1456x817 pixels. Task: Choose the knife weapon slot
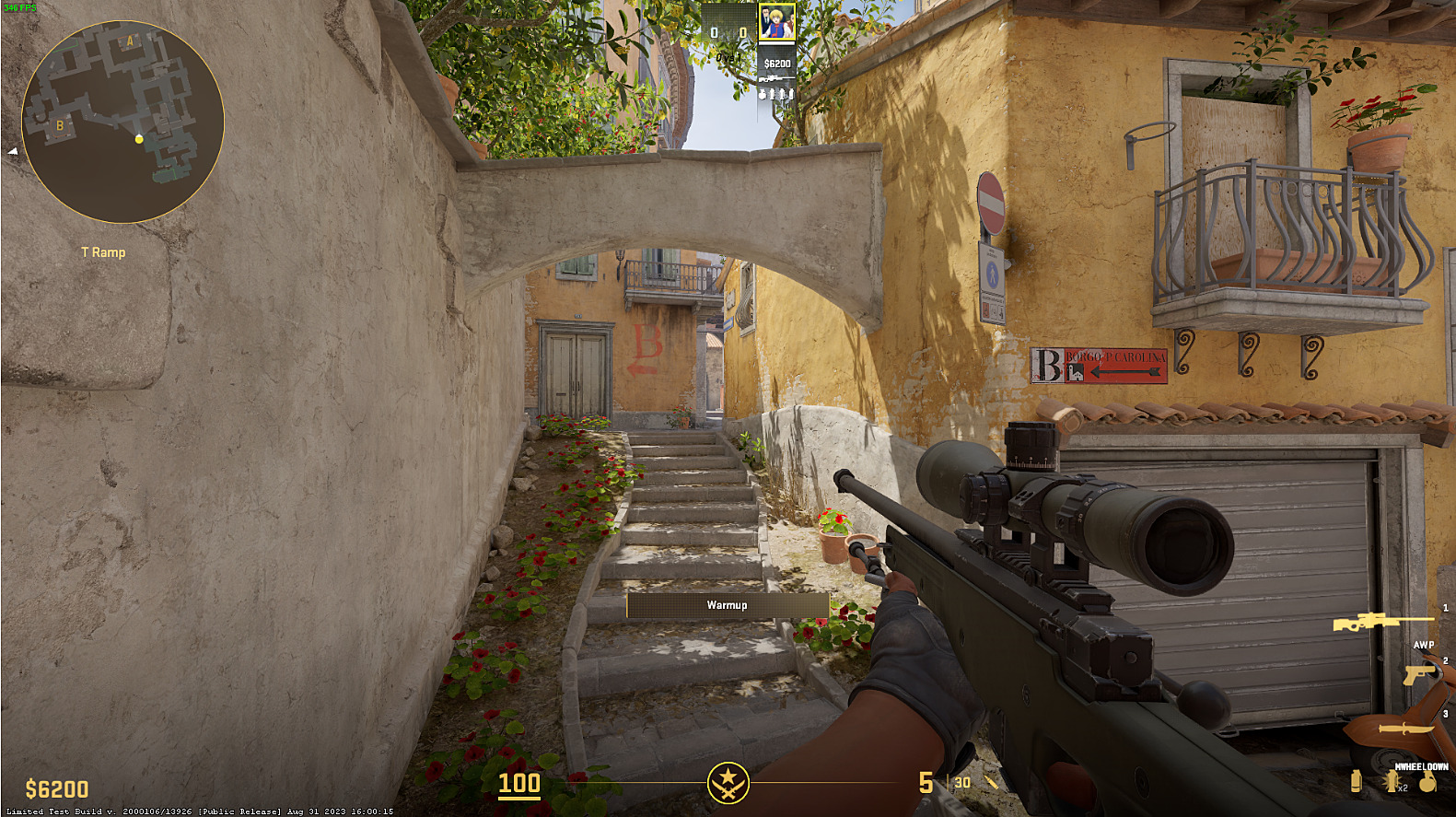point(1405,729)
